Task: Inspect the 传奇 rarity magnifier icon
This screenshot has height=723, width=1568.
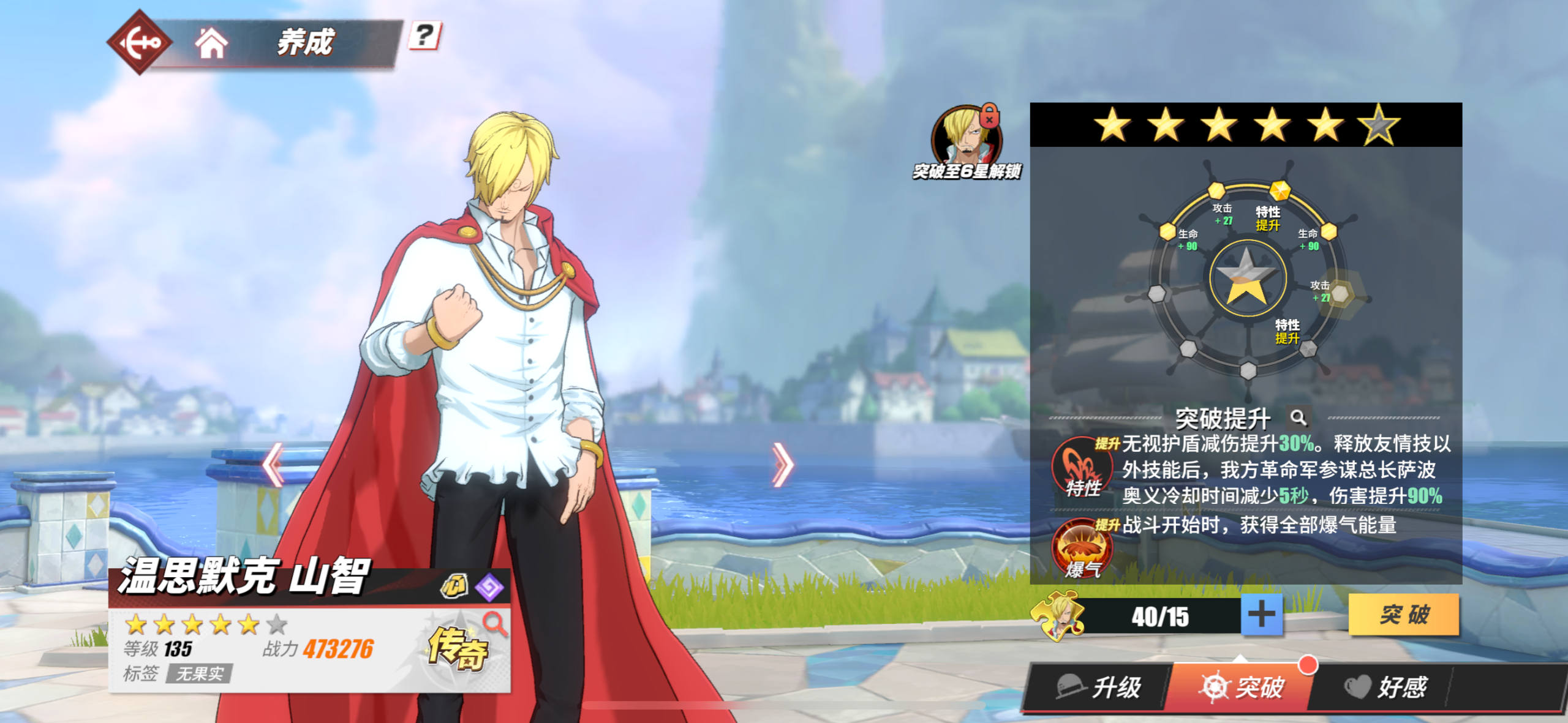Action: (494, 624)
